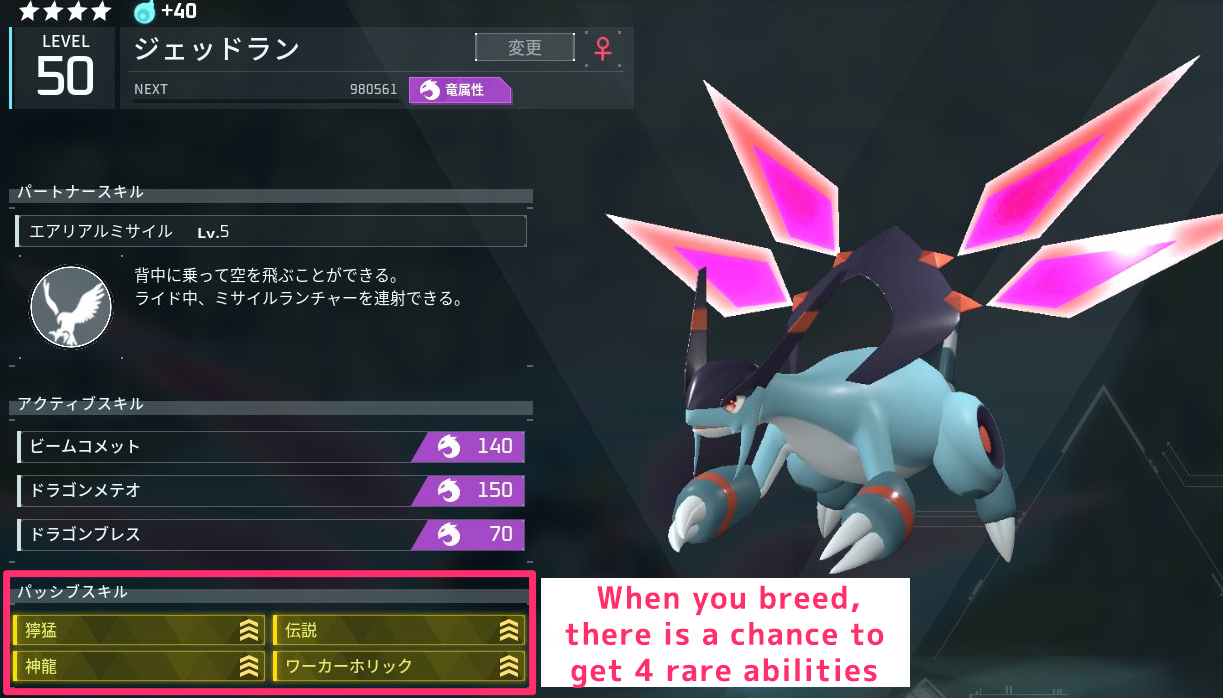Pick the ドラゴンブレス active skill
Image resolution: width=1223 pixels, height=698 pixels.
coord(271,534)
